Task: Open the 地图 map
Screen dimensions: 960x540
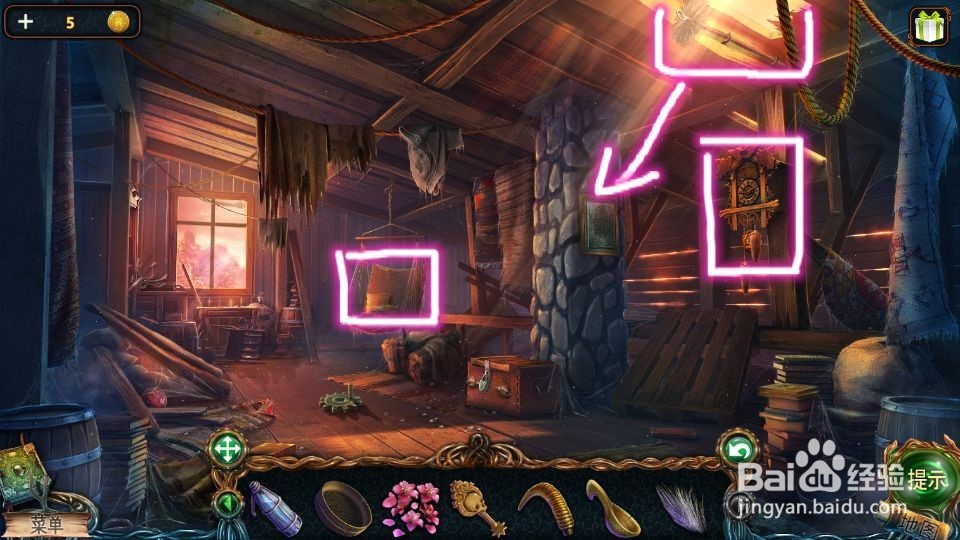Action: click(906, 521)
